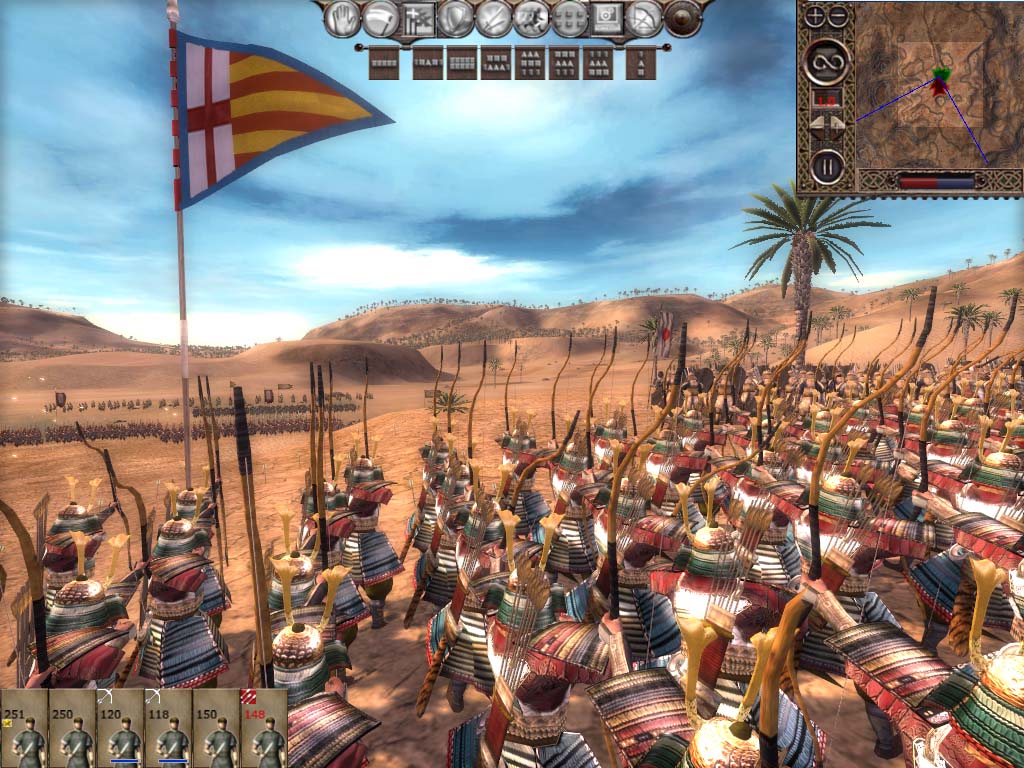Viewport: 1024px width, 768px height.
Task: Choose the single-line formation banner
Action: [384, 63]
